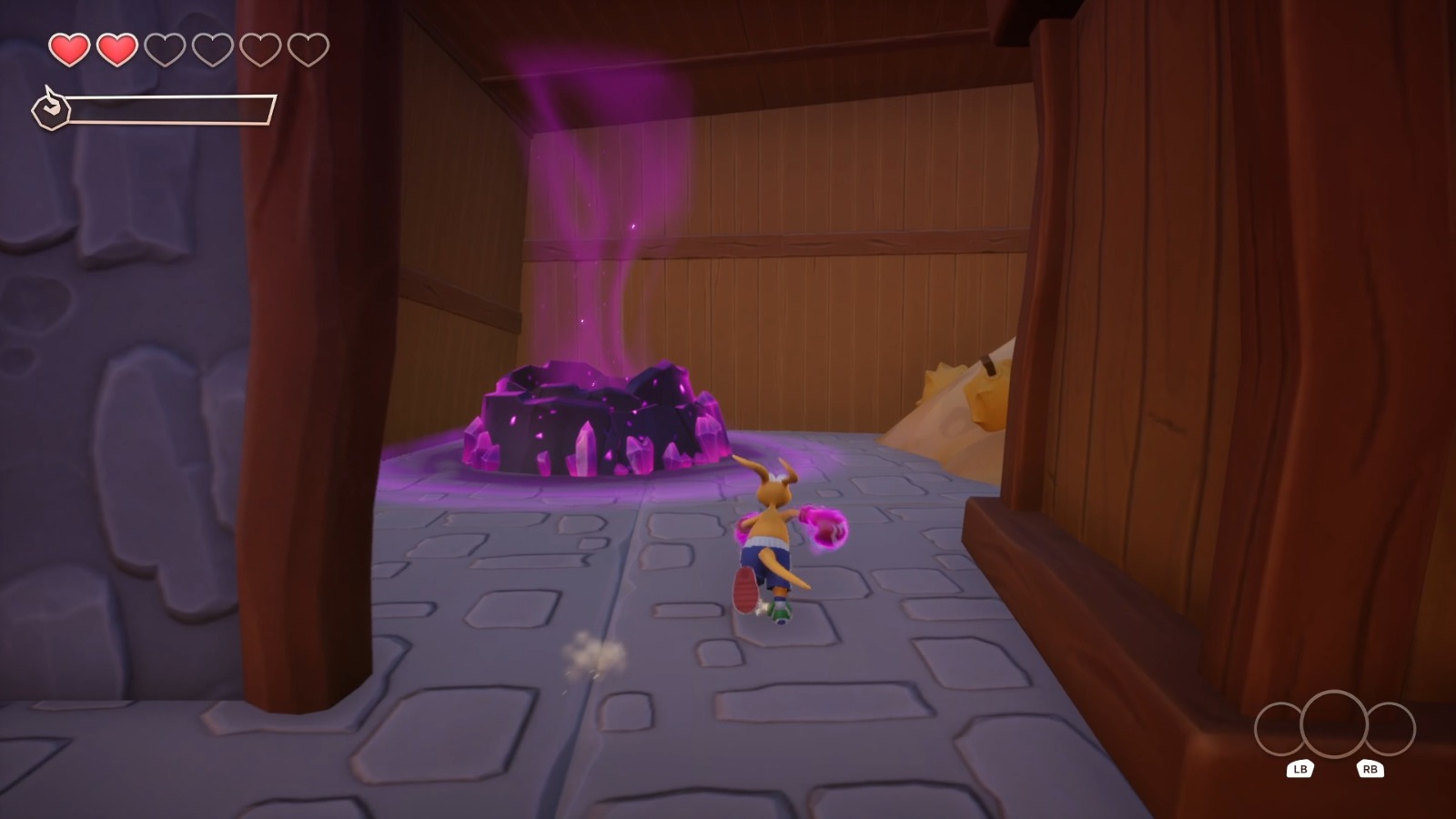The width and height of the screenshot is (1456, 819).
Task: Click the first filled red heart
Action: (69, 50)
